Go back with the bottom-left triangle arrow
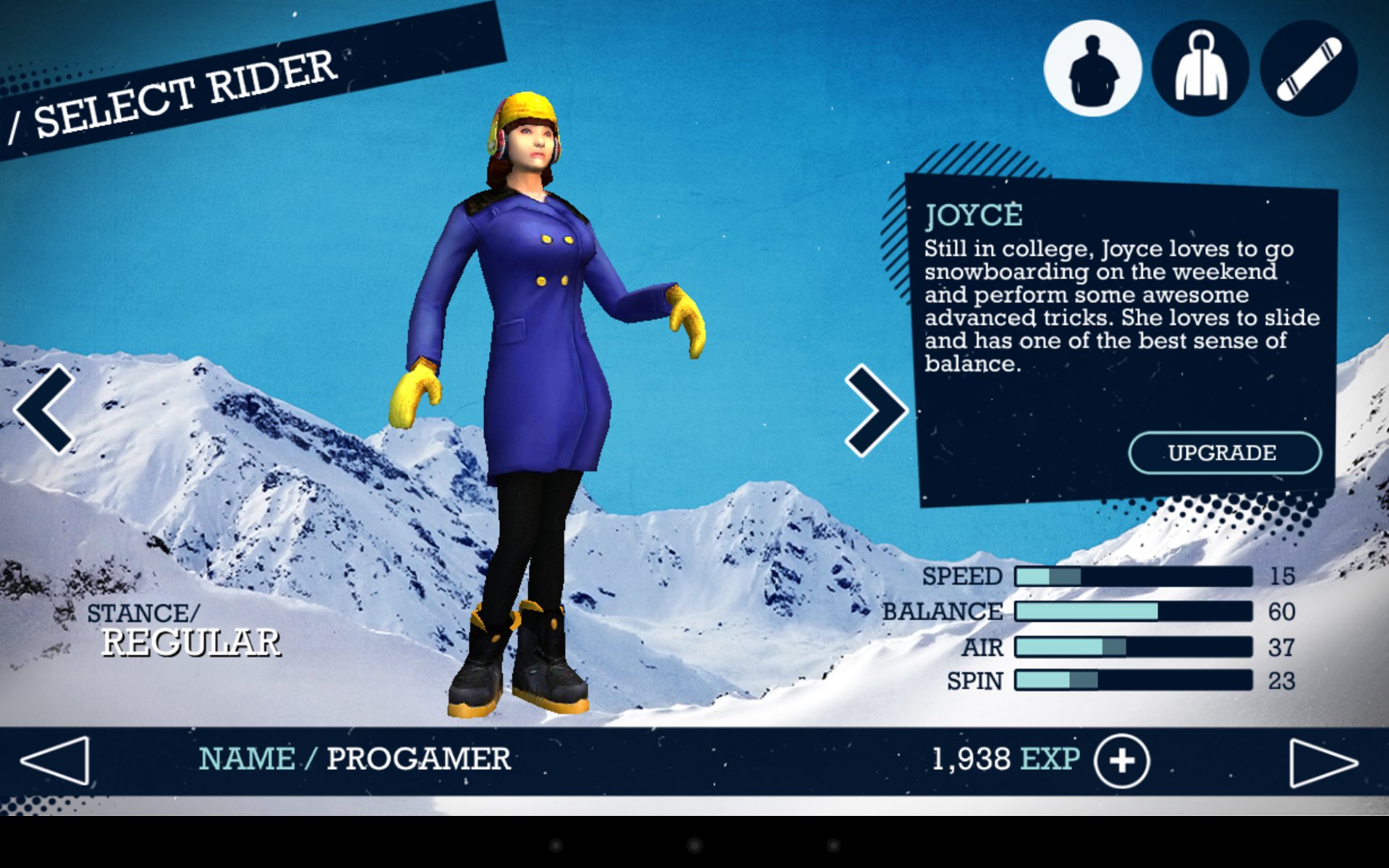This screenshot has height=868, width=1389. click(56, 761)
